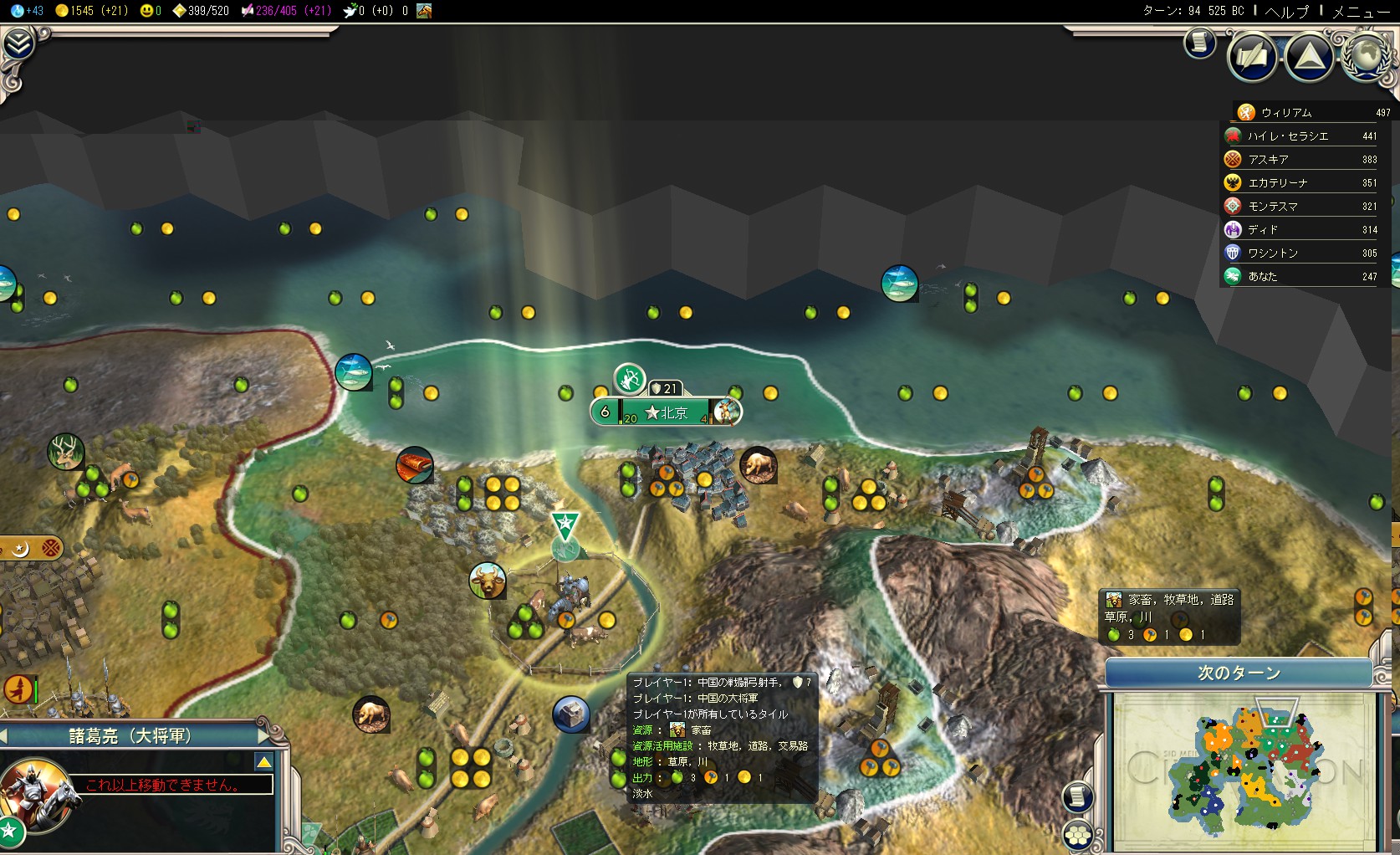
Task: Click the small scroll icon near the top-right buttons
Action: click(x=1199, y=43)
